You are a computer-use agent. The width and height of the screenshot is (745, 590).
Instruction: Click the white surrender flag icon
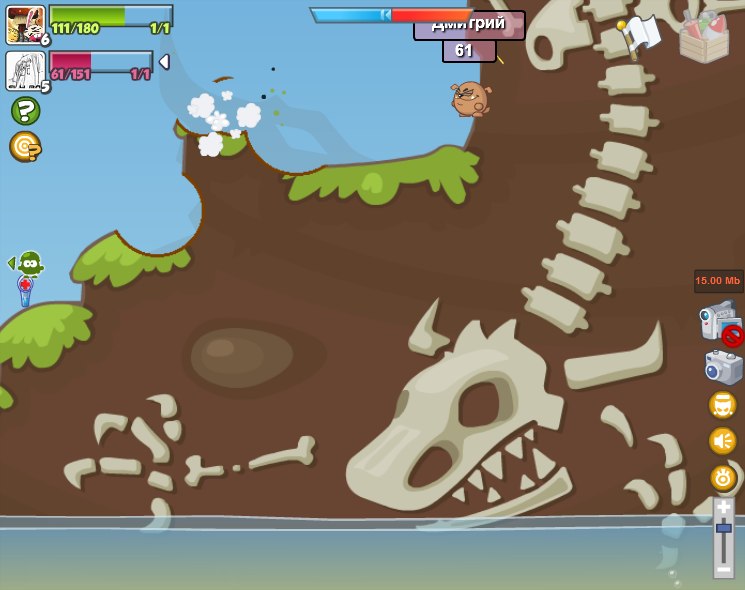point(640,35)
